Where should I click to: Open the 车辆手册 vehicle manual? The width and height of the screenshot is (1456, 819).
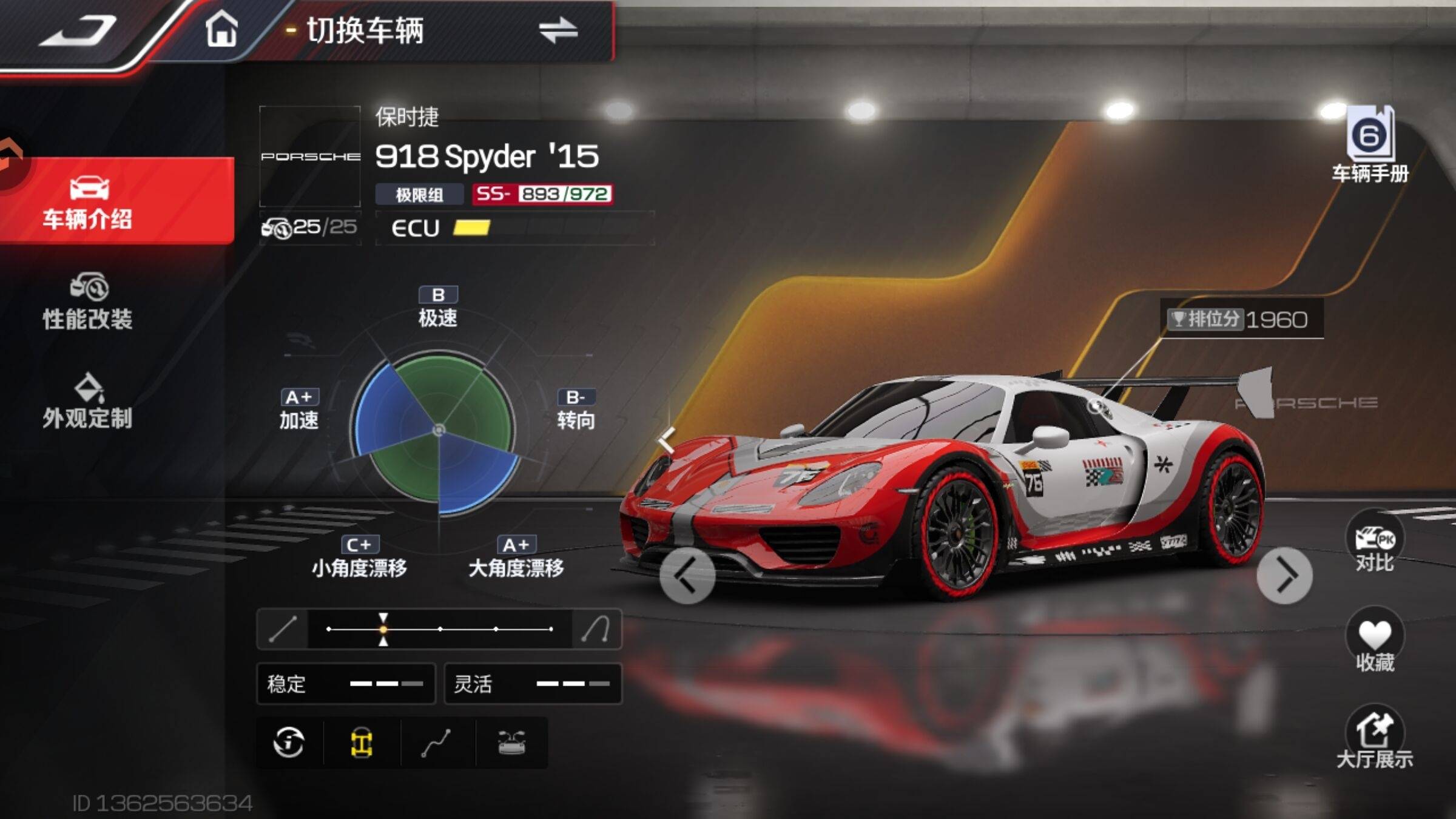(1370, 146)
